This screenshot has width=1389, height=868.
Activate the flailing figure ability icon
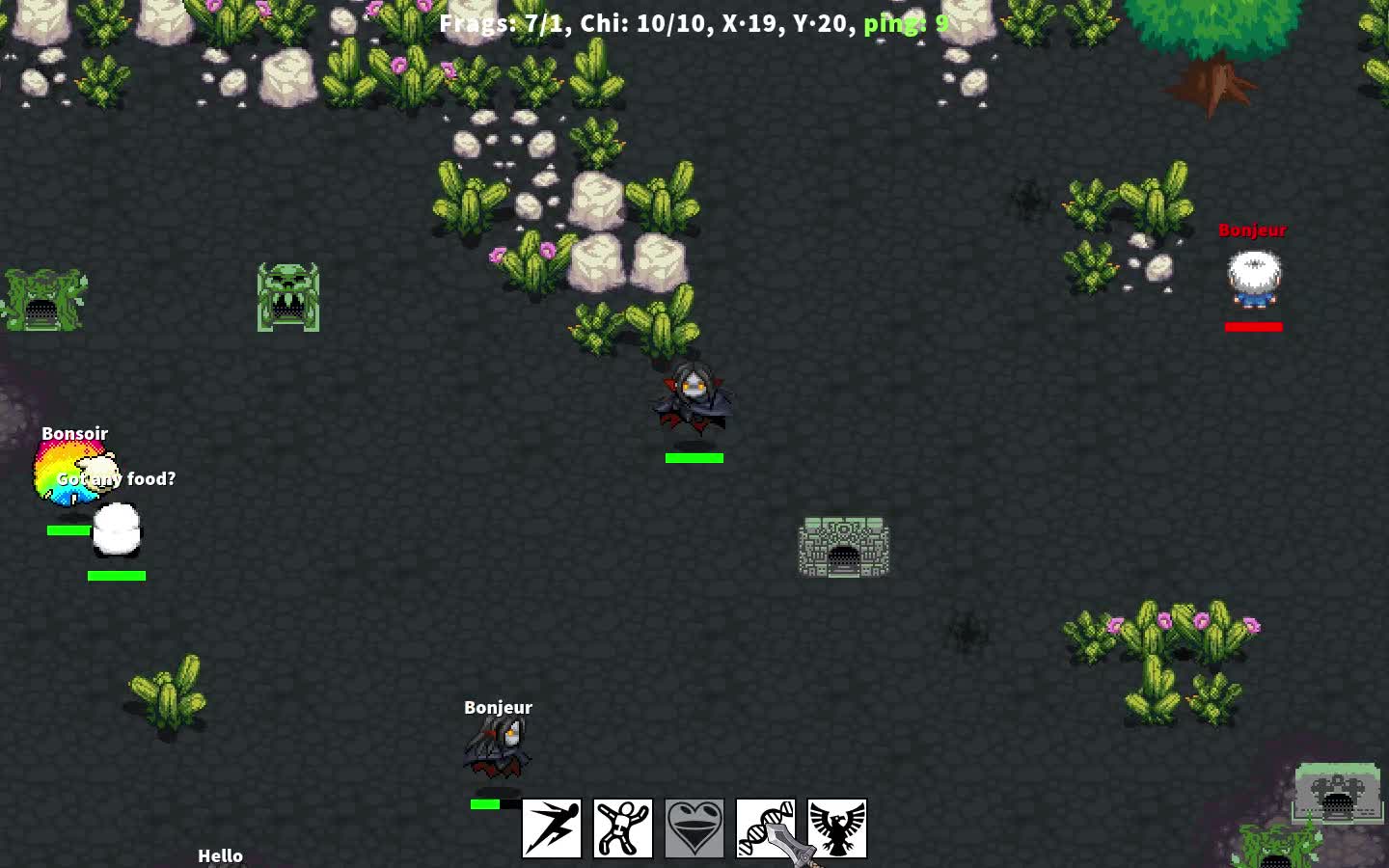(x=622, y=827)
